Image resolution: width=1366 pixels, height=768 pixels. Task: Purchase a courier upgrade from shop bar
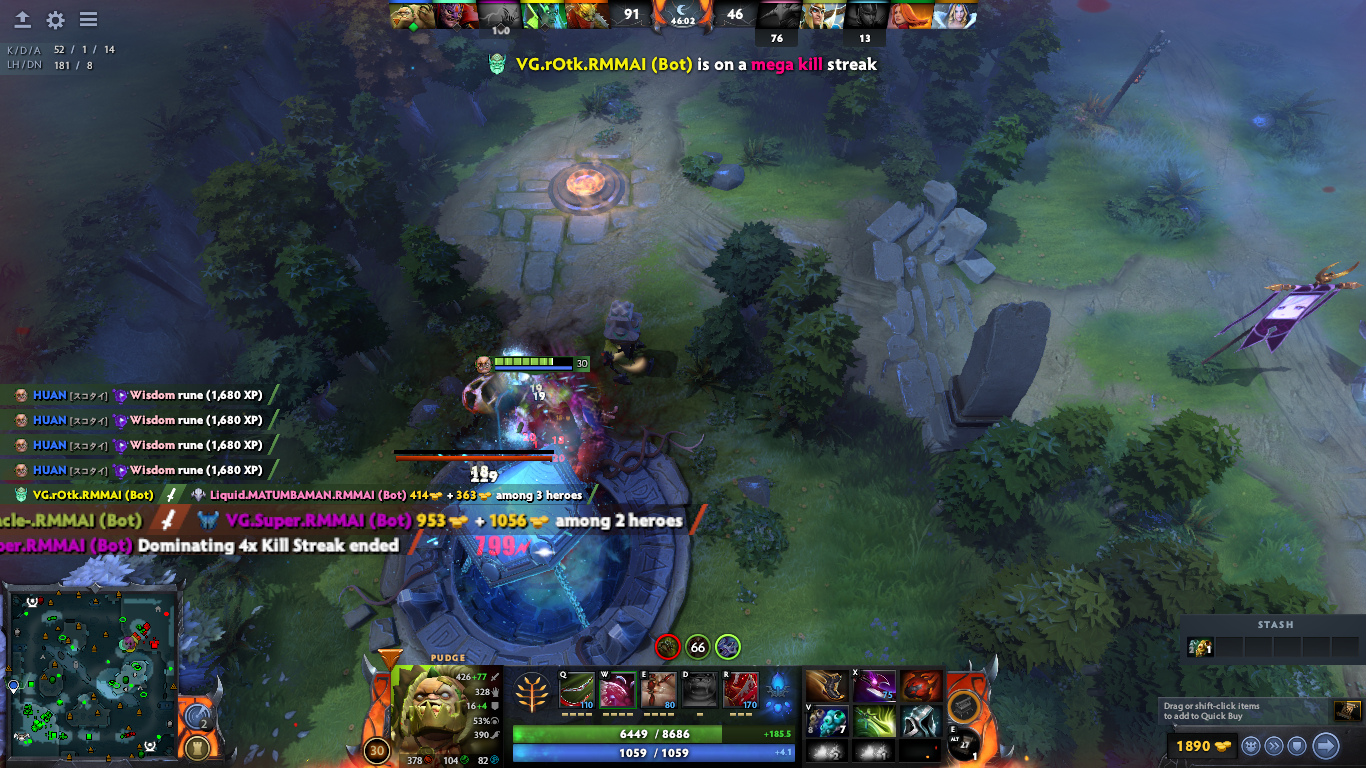coord(1251,747)
